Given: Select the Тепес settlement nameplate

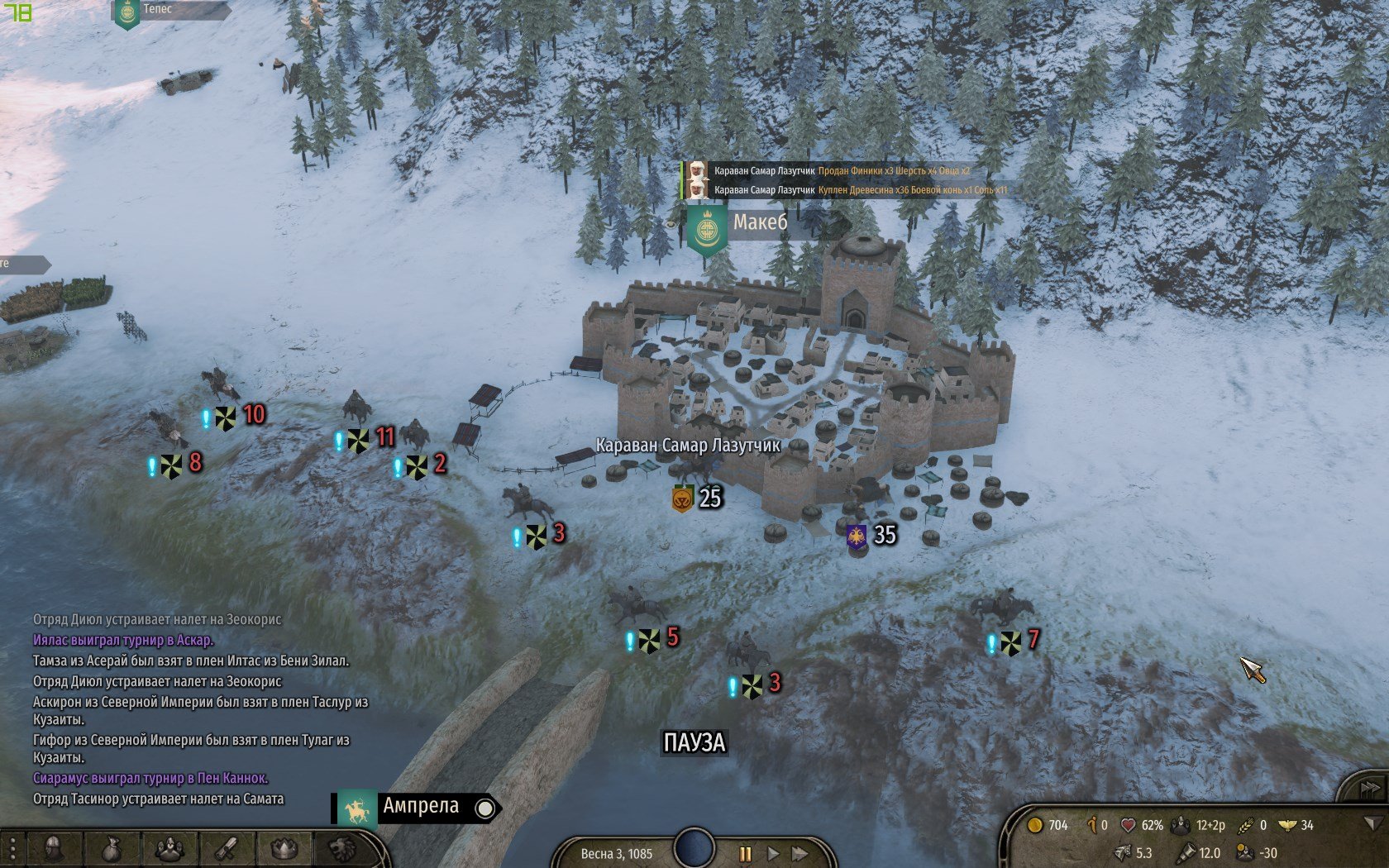Looking at the screenshot, I should (157, 10).
